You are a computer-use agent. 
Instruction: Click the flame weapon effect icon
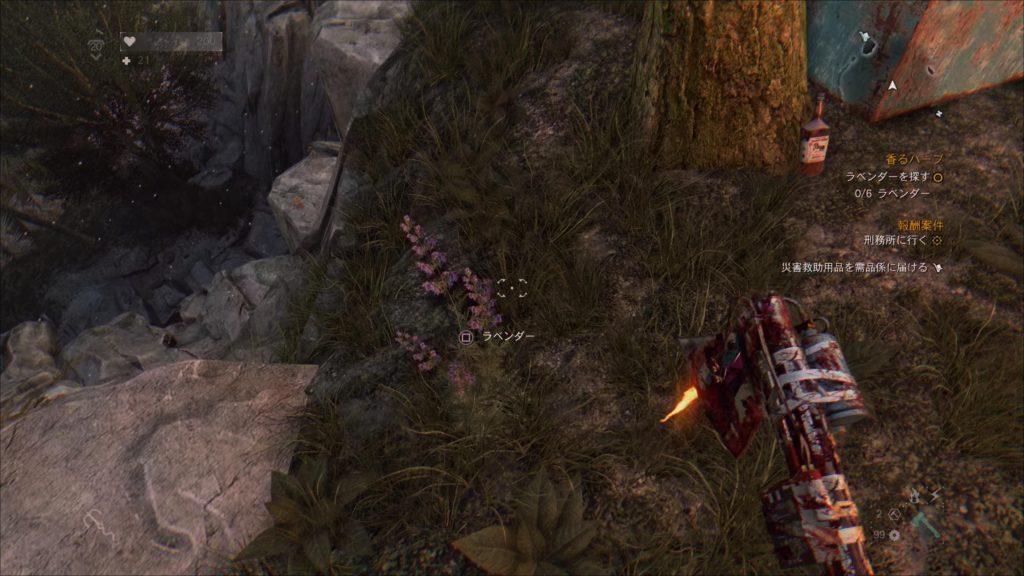(x=916, y=495)
